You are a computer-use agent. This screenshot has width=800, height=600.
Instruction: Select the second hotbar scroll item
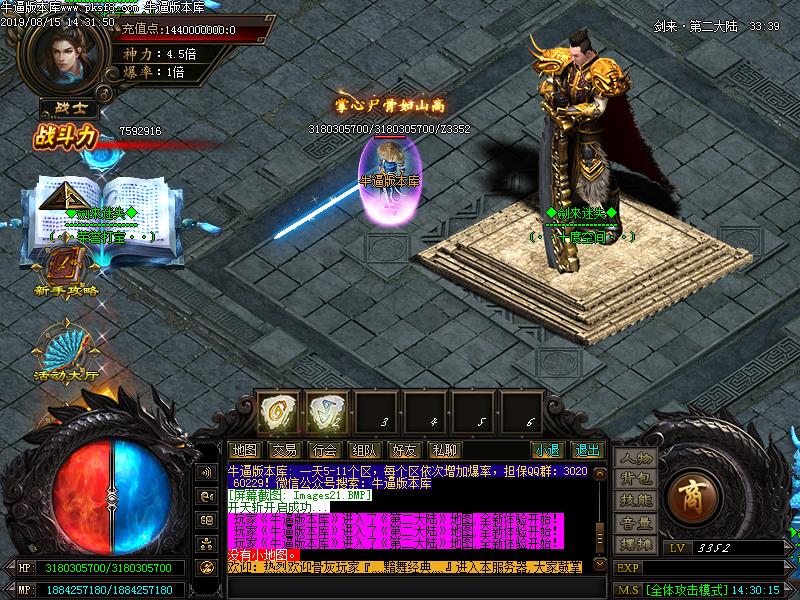[x=323, y=411]
